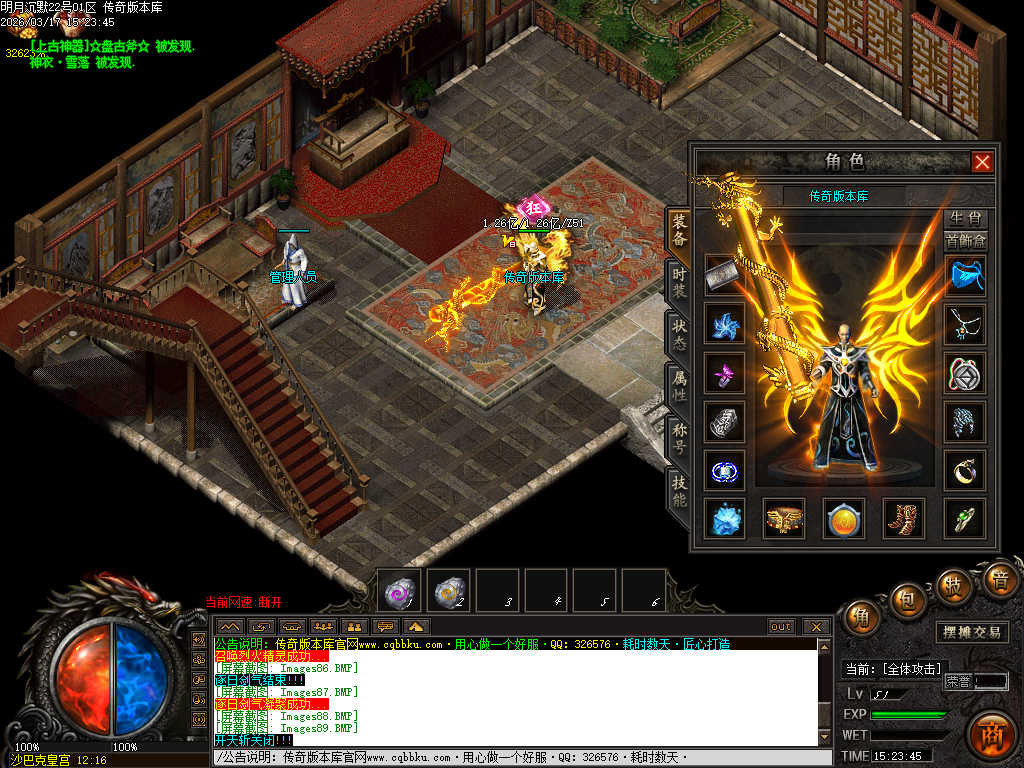Choose the golden belt equipment slot
The width and height of the screenshot is (1024, 768).
(784, 518)
